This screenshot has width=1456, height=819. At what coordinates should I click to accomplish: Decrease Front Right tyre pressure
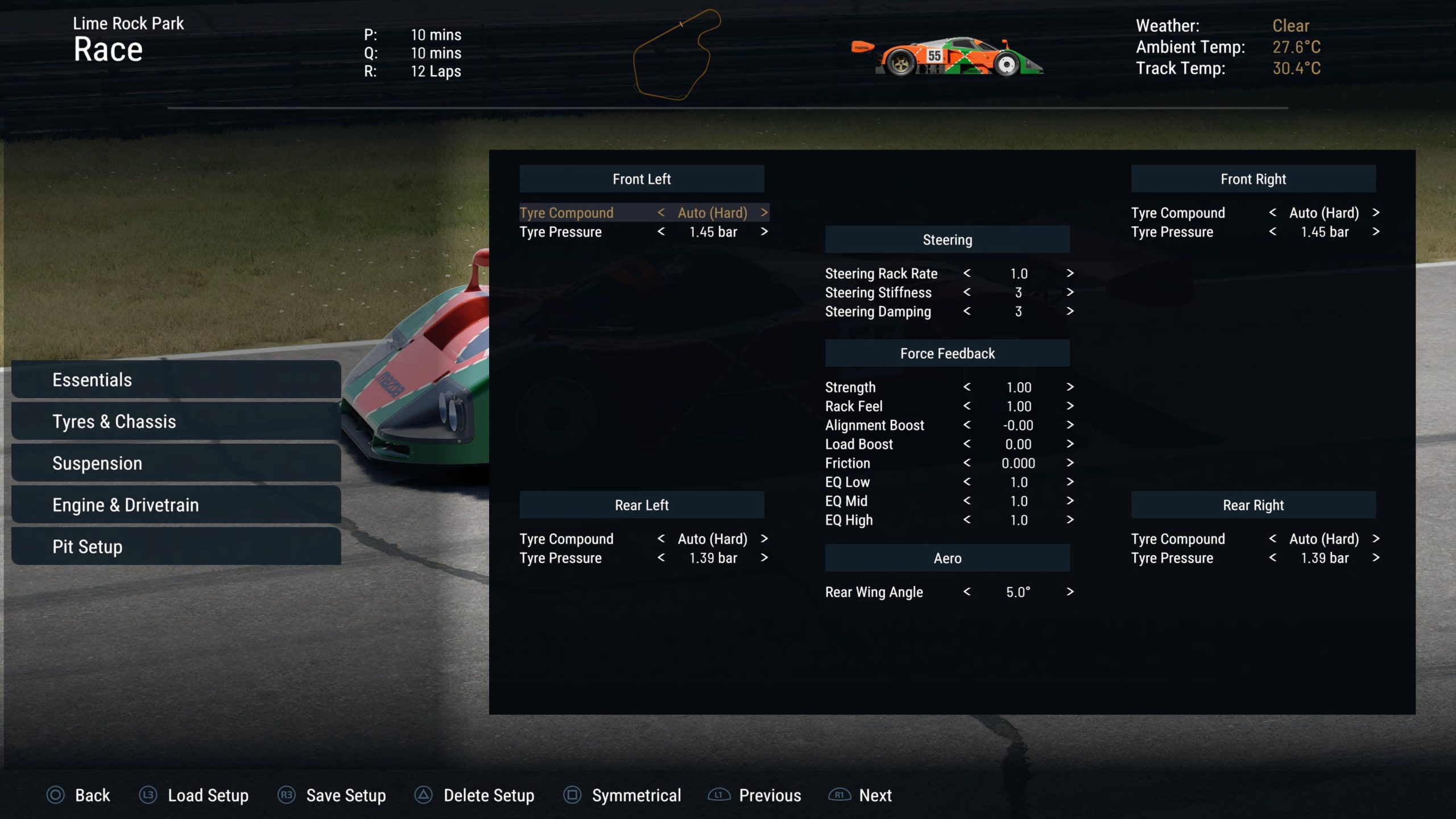click(x=1272, y=231)
